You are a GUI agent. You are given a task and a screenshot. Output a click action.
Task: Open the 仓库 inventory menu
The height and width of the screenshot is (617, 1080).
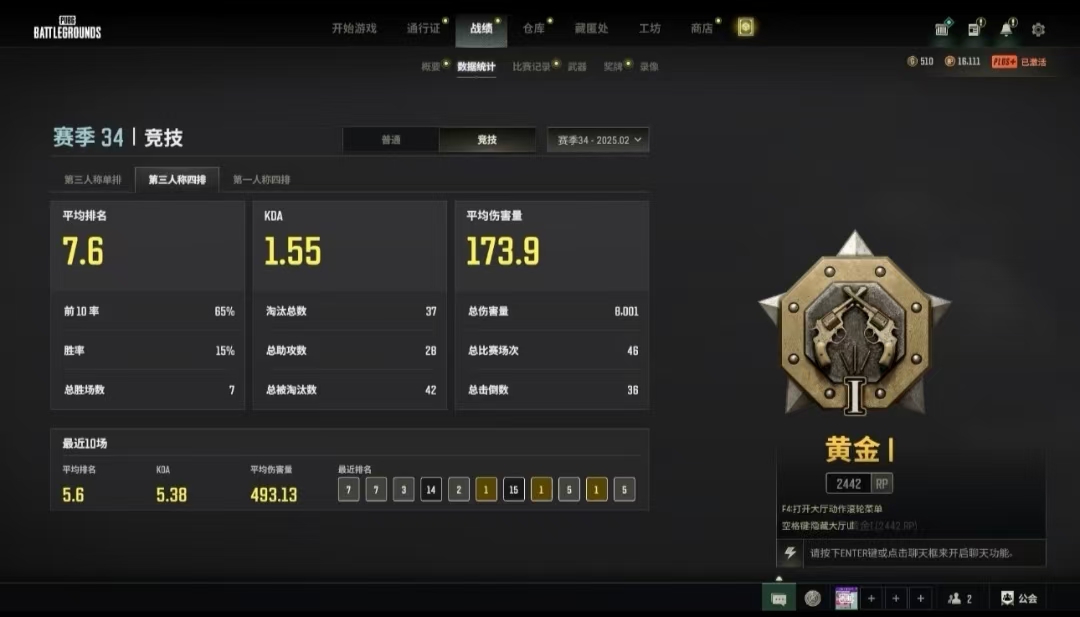coord(534,29)
